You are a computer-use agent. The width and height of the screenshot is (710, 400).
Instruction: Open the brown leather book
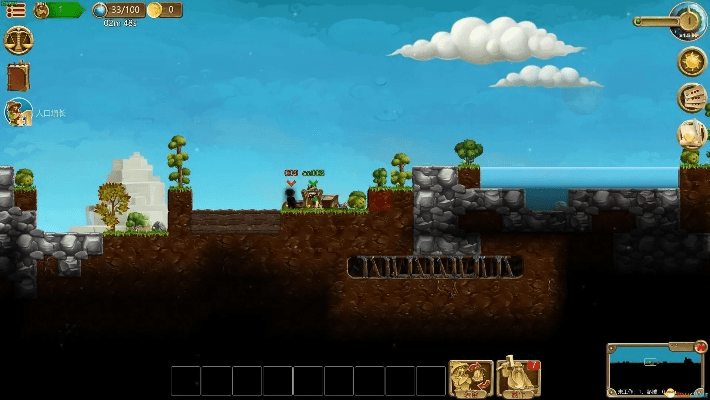click(x=18, y=77)
